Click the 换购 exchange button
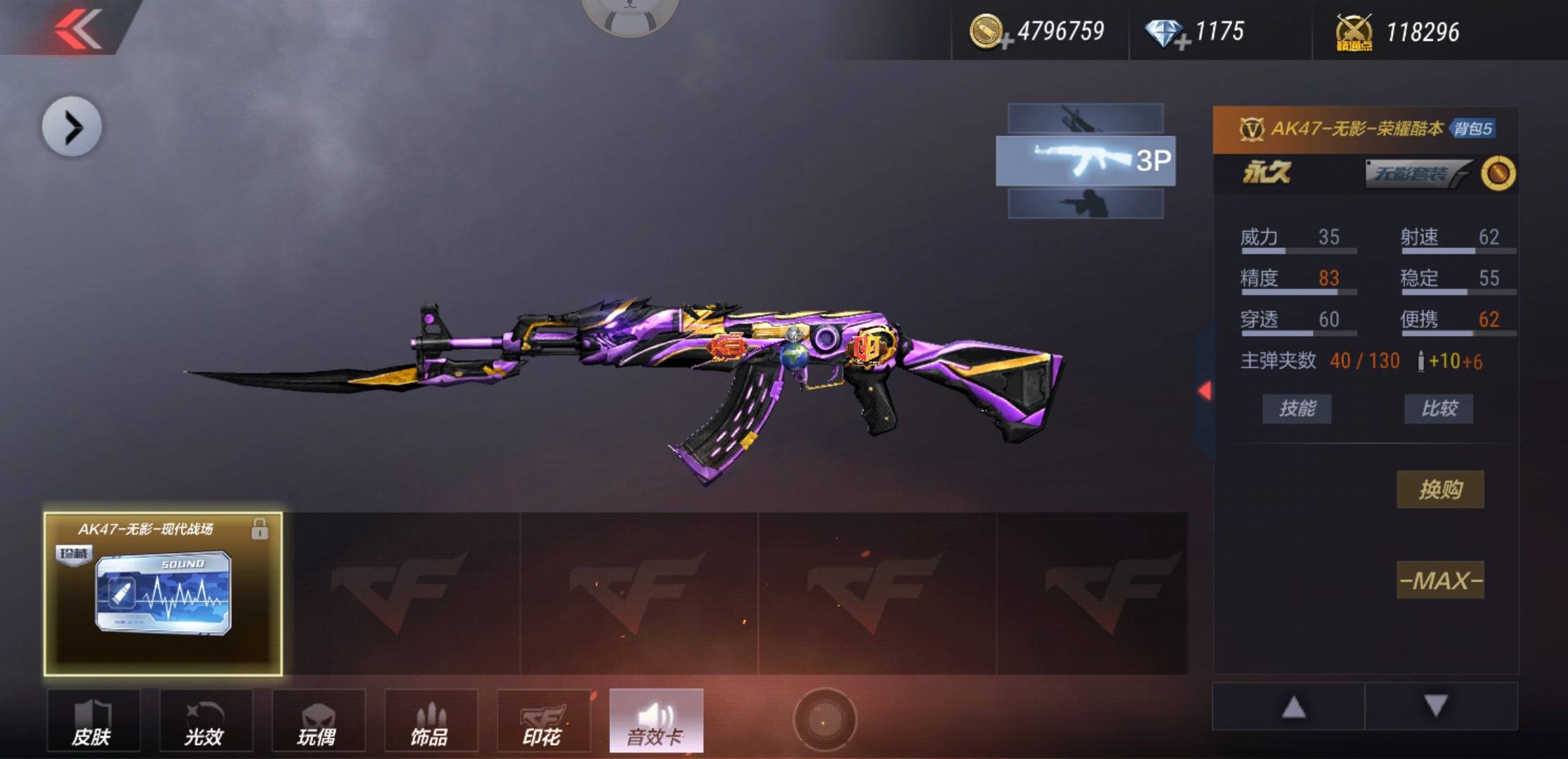The height and width of the screenshot is (759, 1568). tap(1439, 489)
